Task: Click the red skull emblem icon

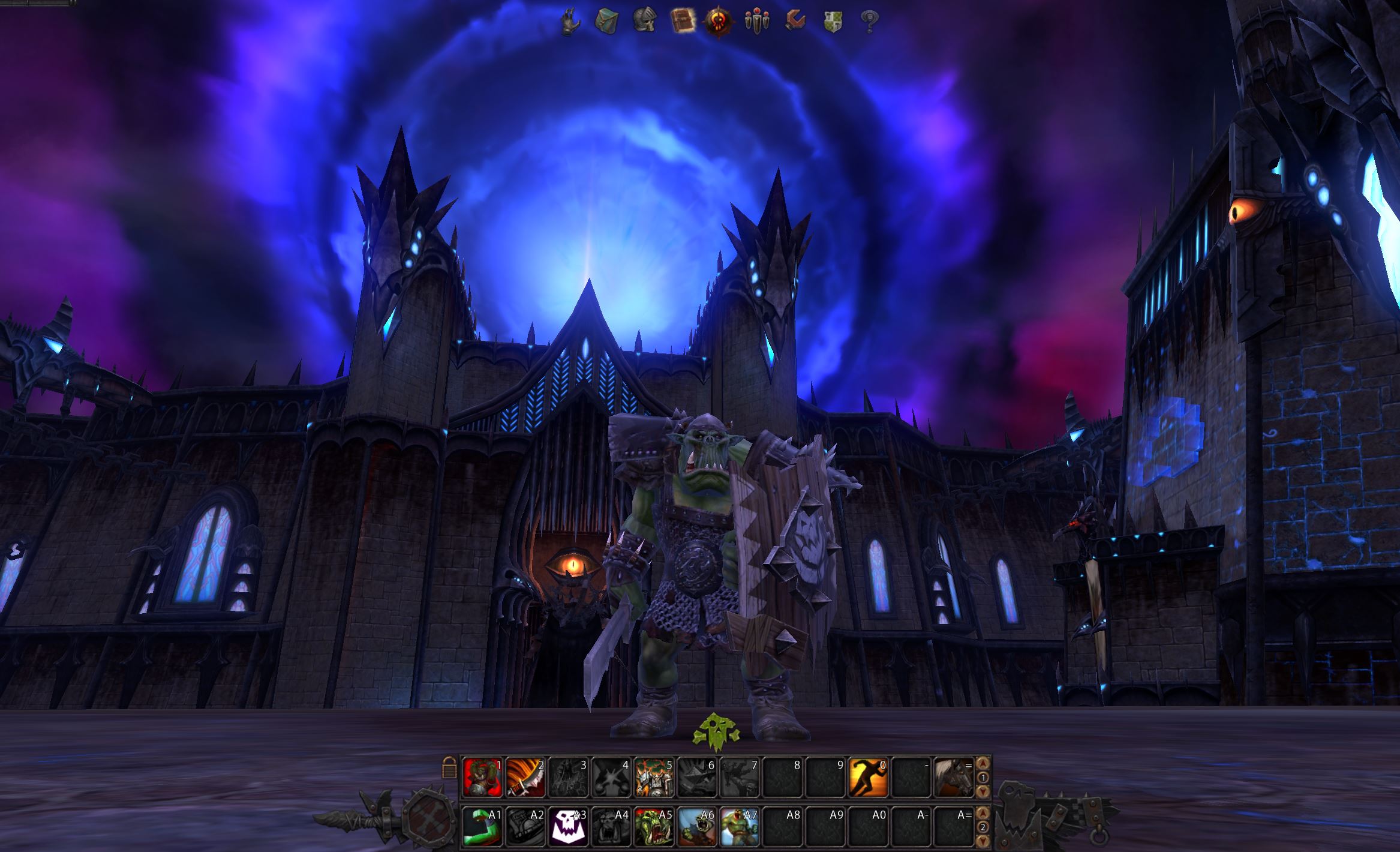Action: pos(719,21)
